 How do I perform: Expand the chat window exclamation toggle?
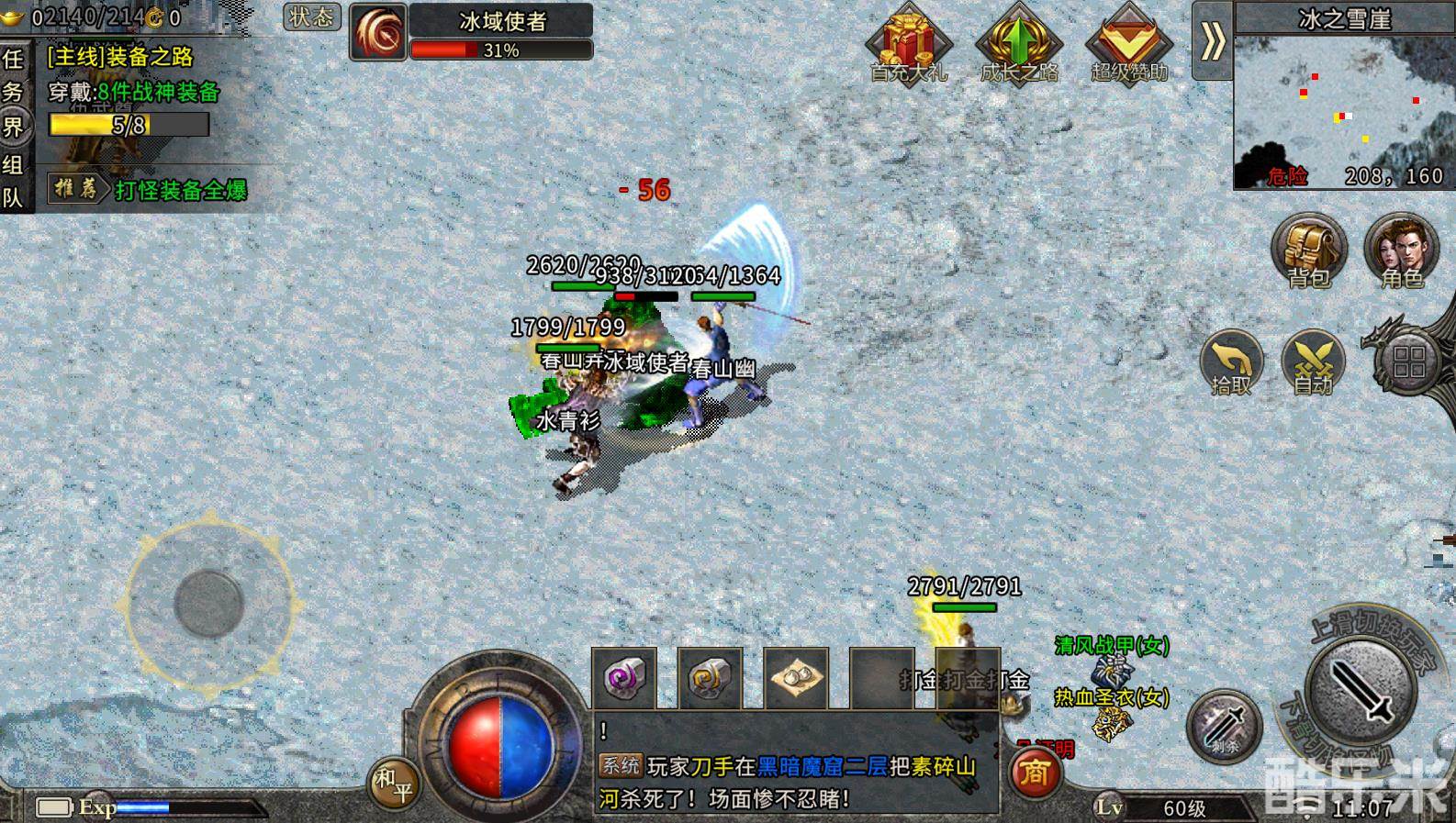click(x=604, y=731)
